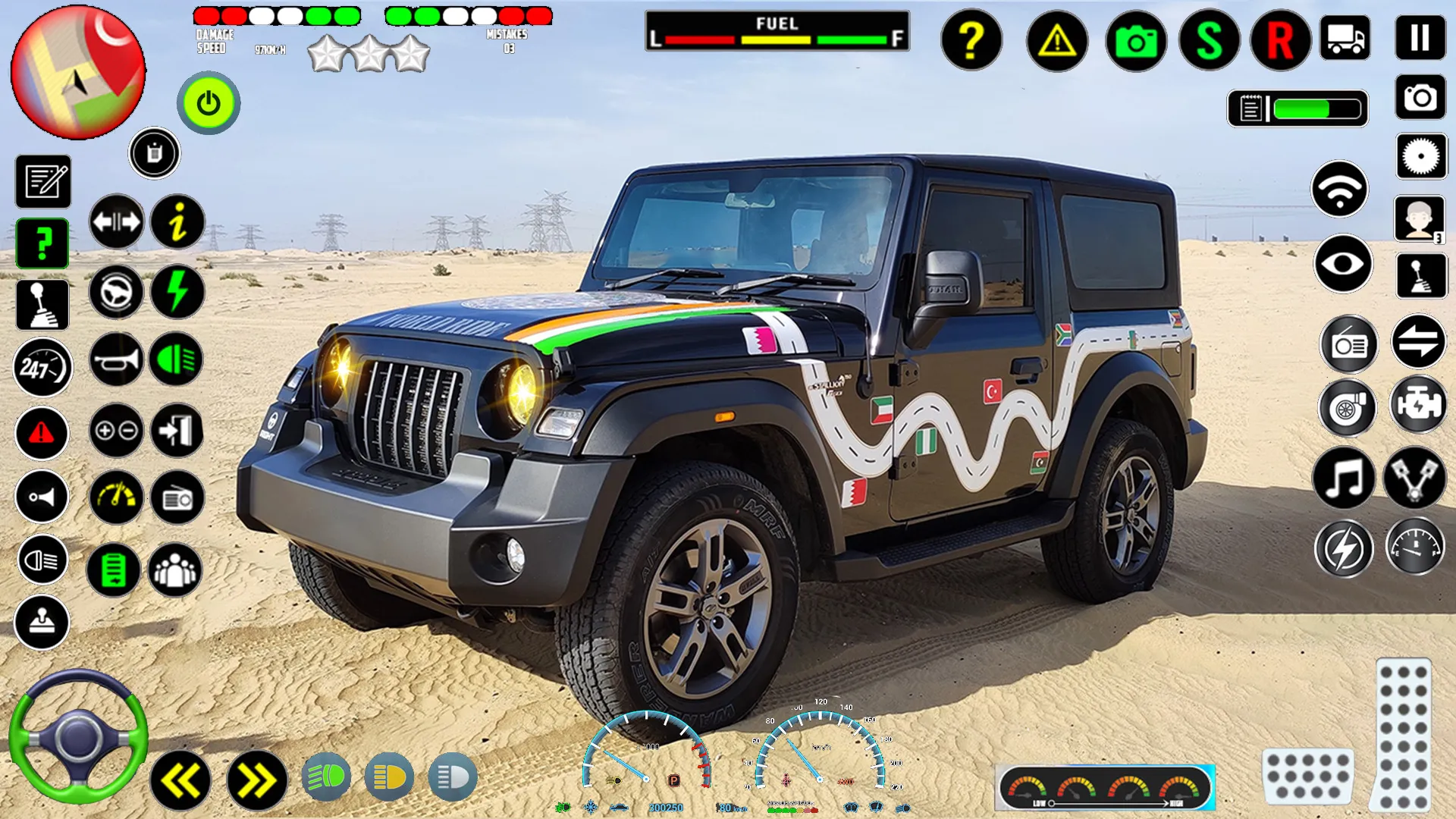1456x819 pixels.
Task: Open the settings gear icon
Action: click(x=1419, y=155)
